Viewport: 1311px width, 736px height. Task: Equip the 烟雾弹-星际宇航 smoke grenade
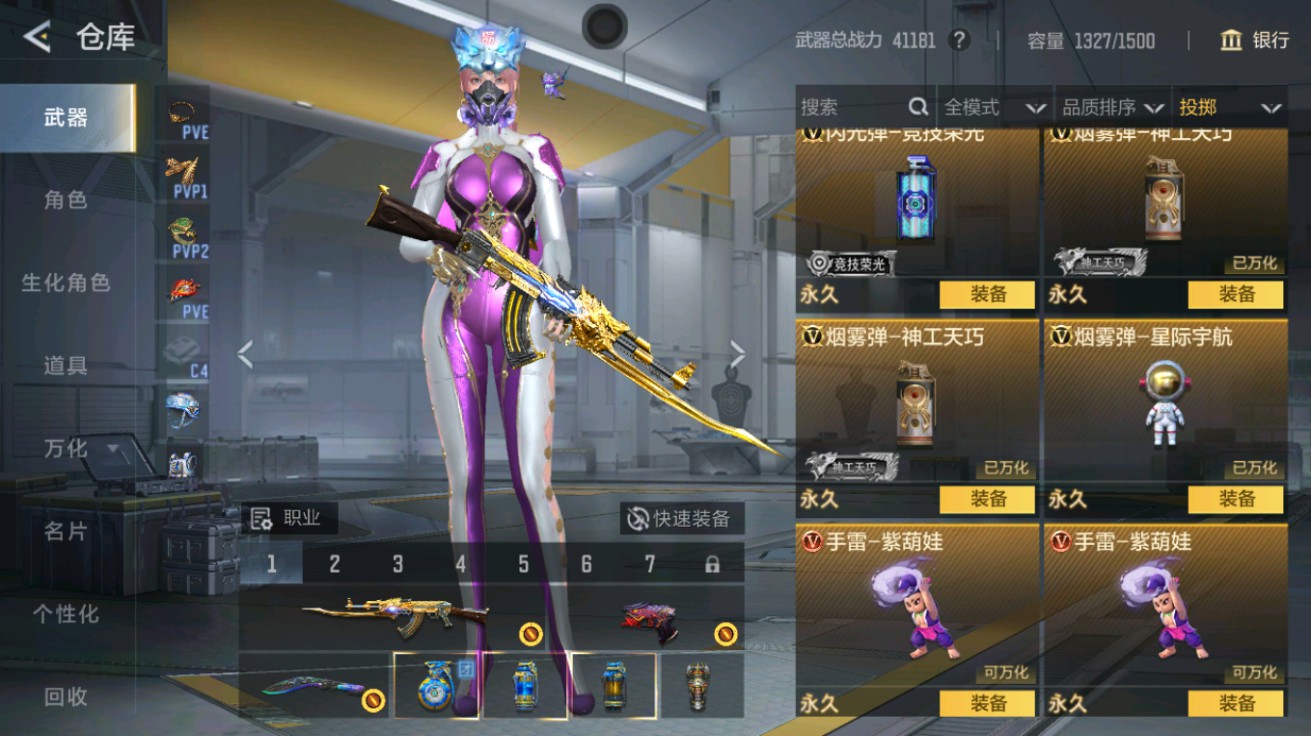click(1235, 499)
